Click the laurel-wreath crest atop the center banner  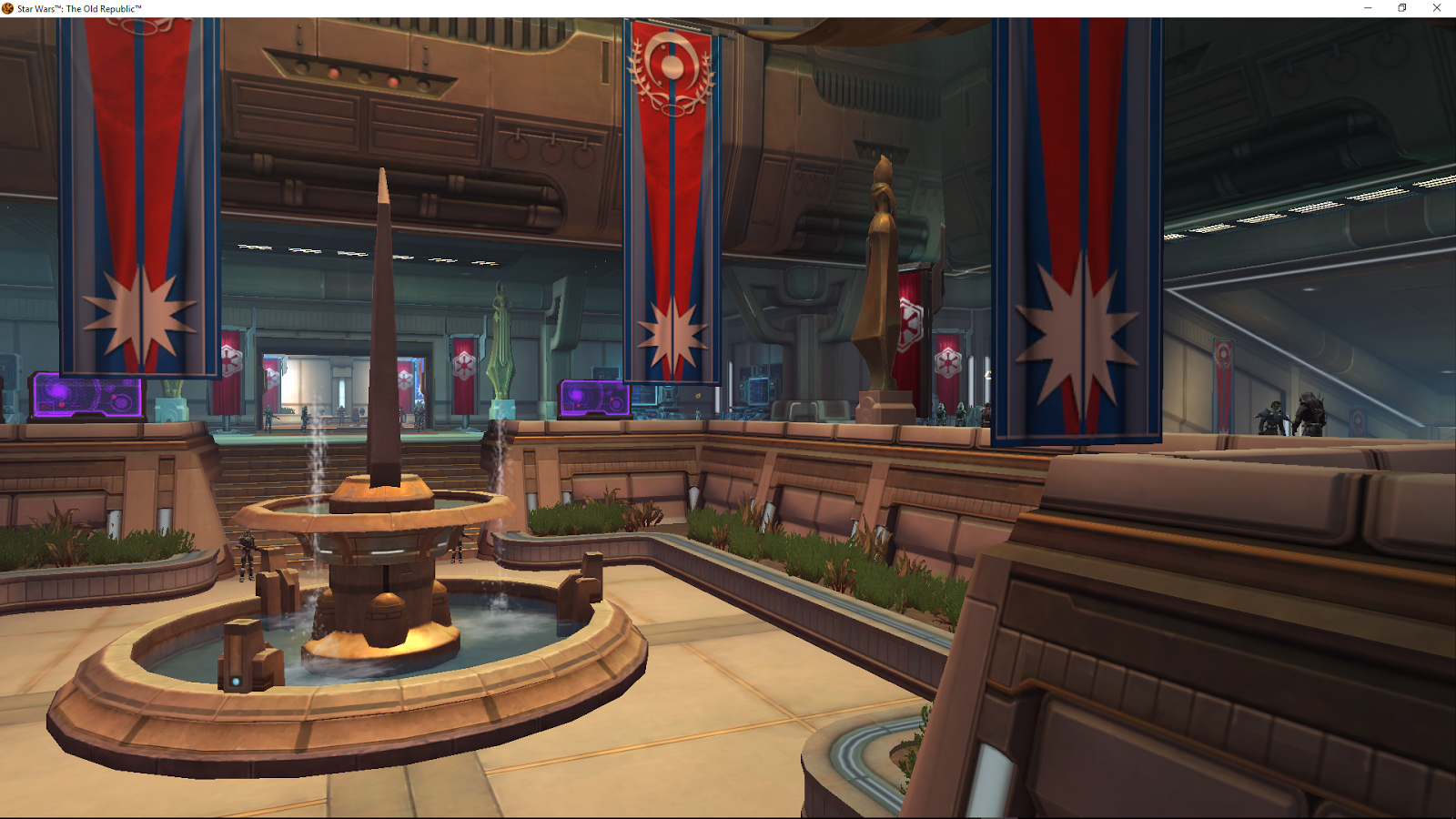[x=672, y=68]
